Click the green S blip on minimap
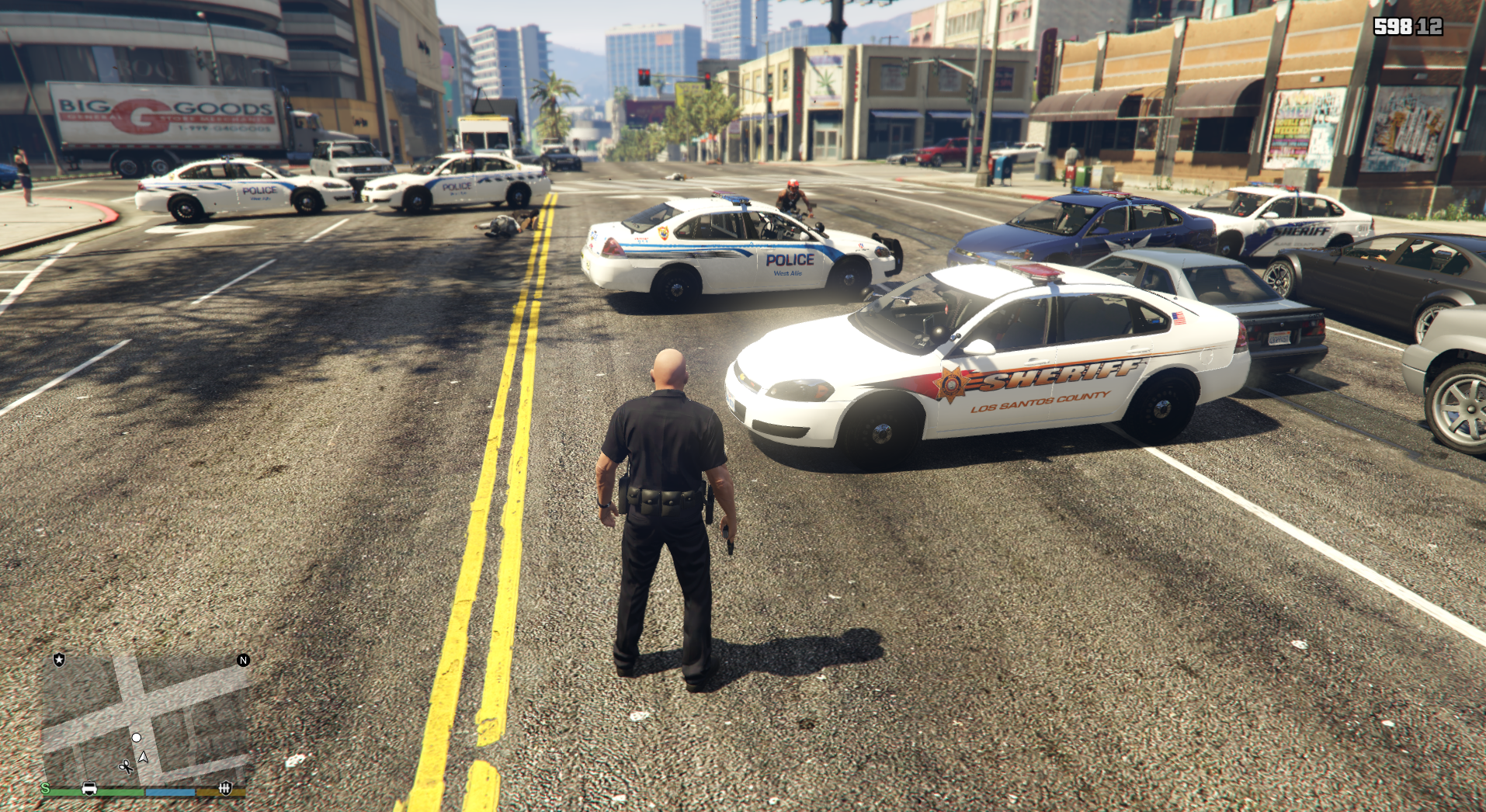The image size is (1486, 812). click(x=45, y=789)
